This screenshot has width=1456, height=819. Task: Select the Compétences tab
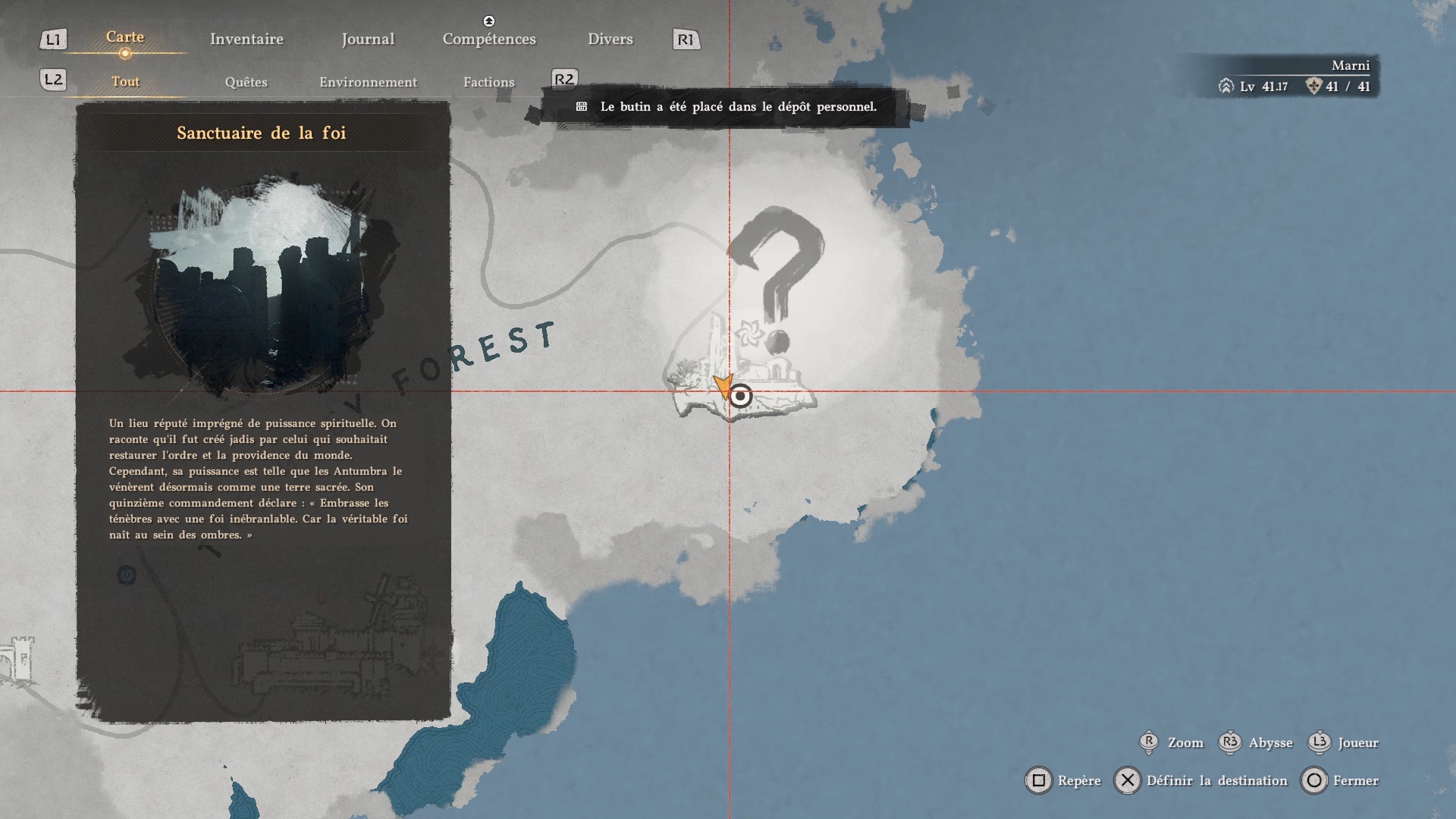(489, 39)
